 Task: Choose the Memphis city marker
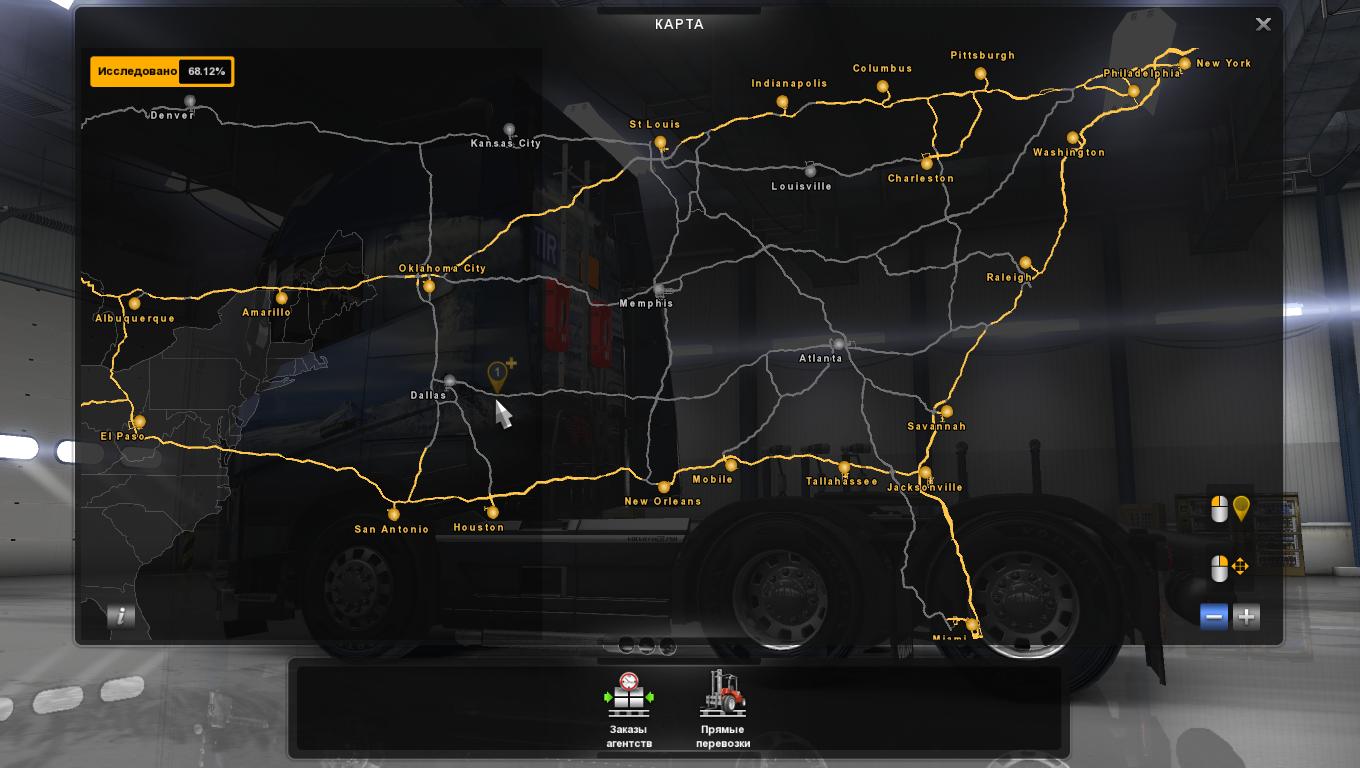[658, 290]
